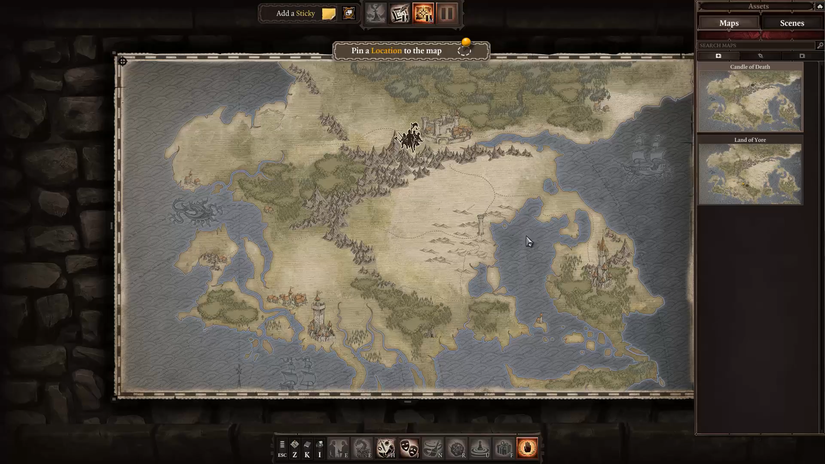
Task: Add a Sticky note to the map
Action: (328, 14)
